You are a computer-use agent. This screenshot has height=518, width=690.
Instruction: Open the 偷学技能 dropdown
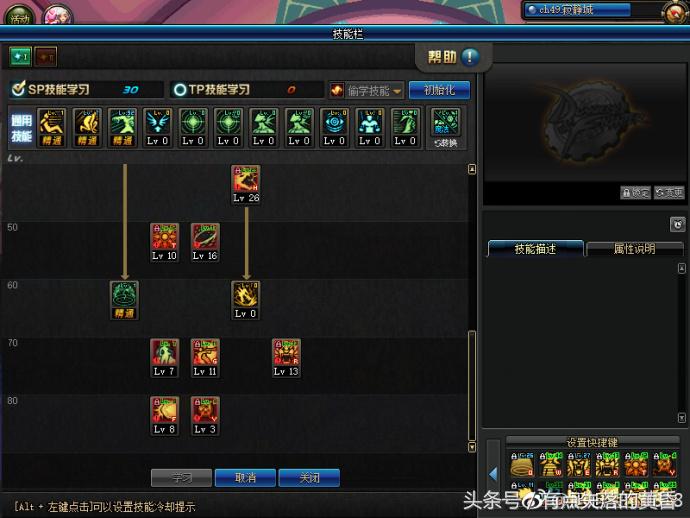(366, 90)
